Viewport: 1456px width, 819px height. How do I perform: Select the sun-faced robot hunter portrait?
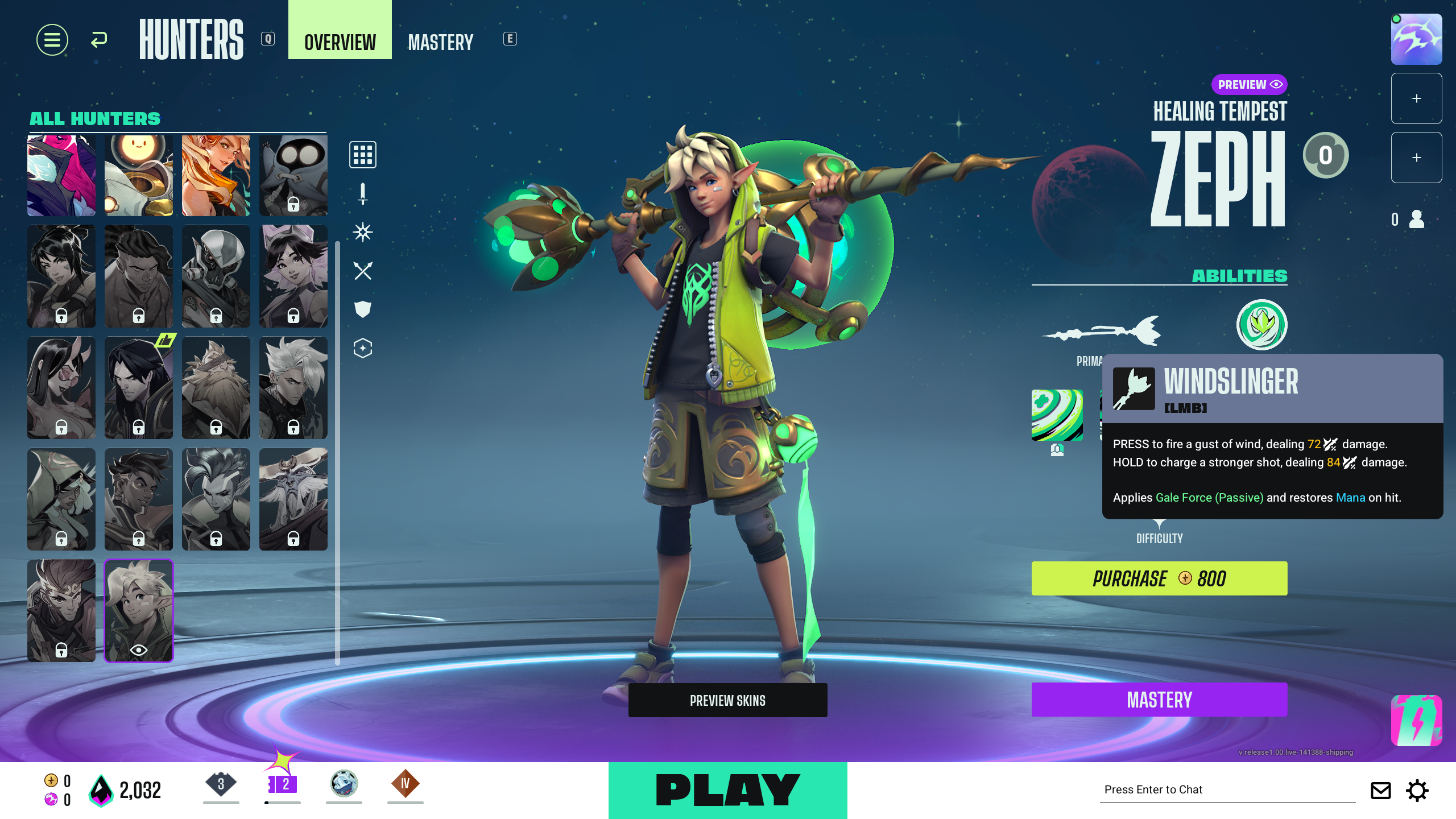[139, 175]
